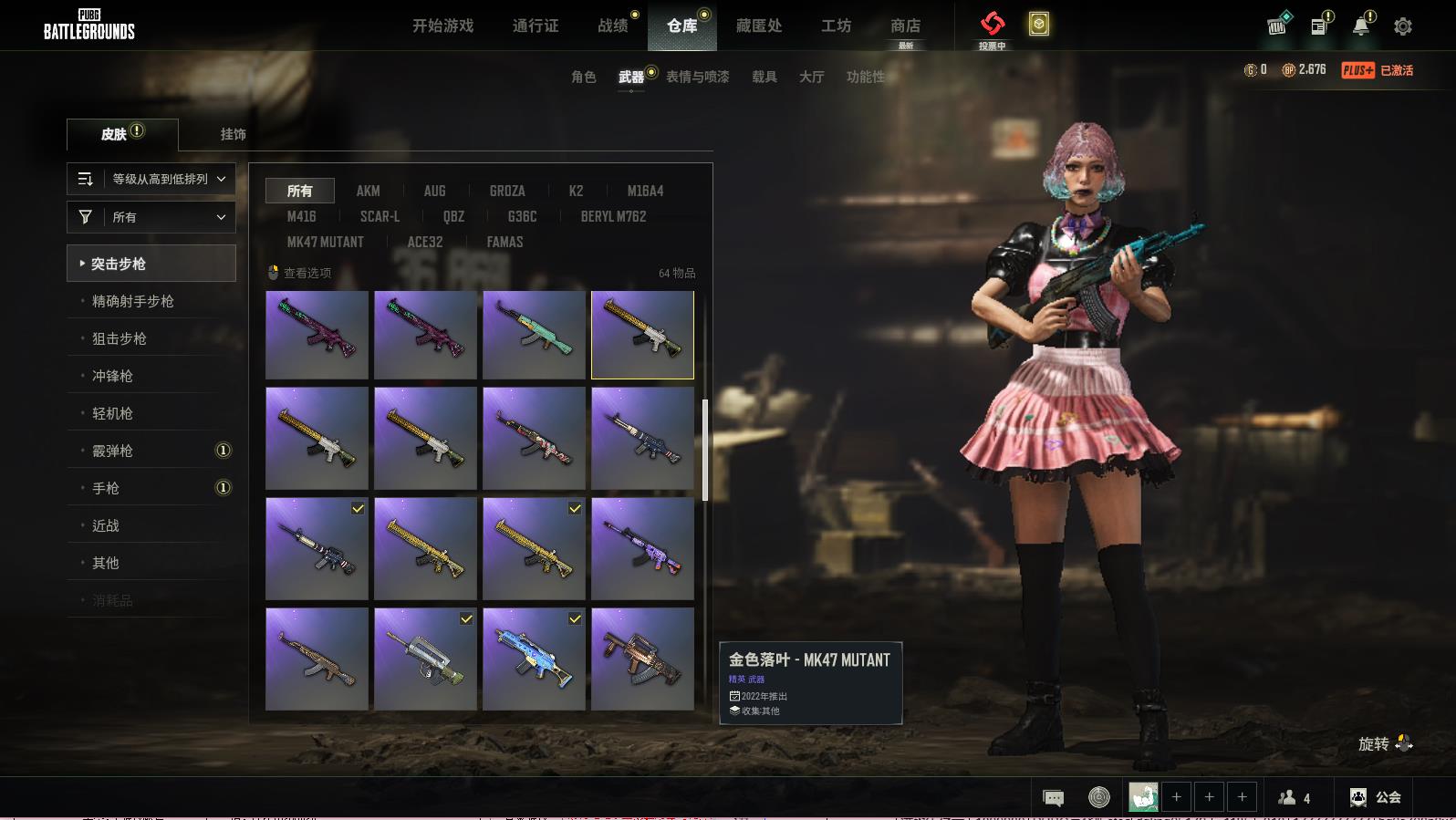Open the 公会 guild panel
Screen dimensions: 1456x820
pos(1376,797)
